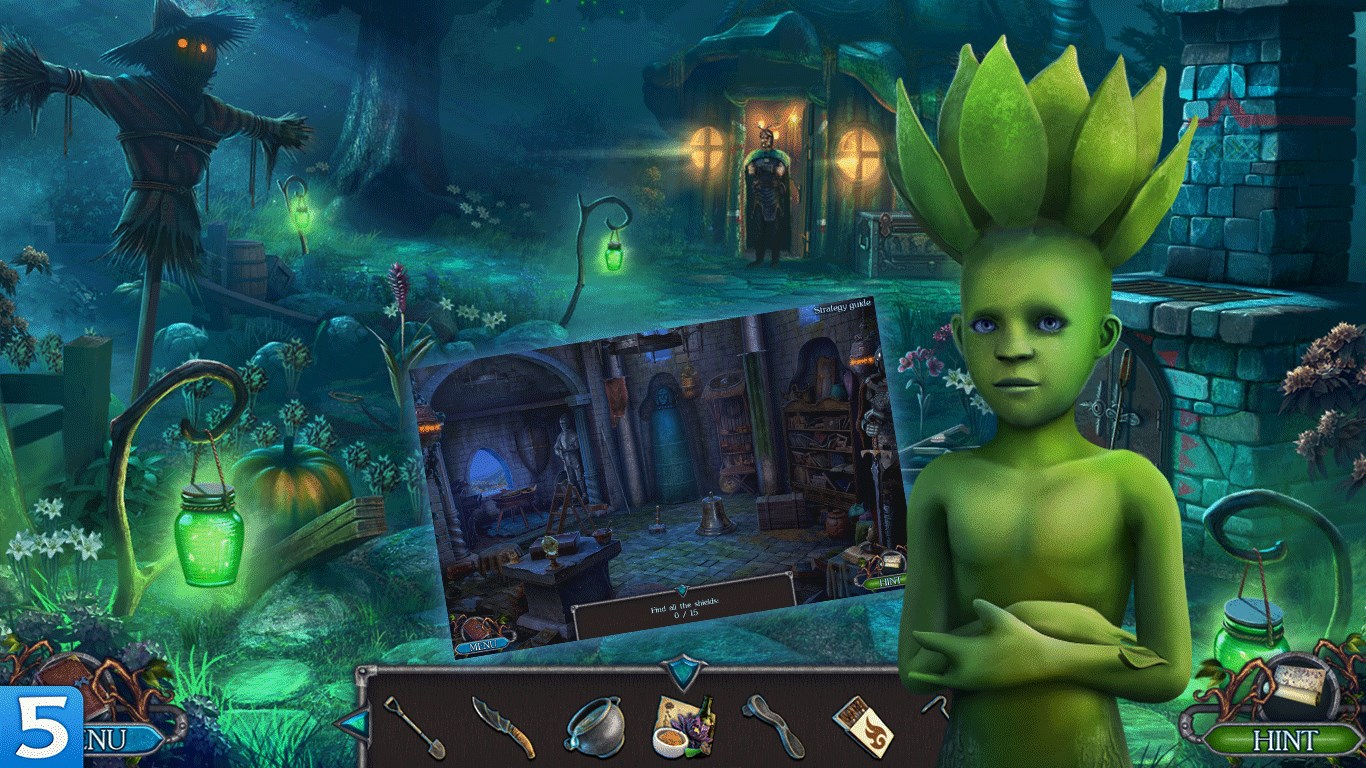Select the matchbox inventory item
Screen dimensions: 1366x768
(x=863, y=726)
